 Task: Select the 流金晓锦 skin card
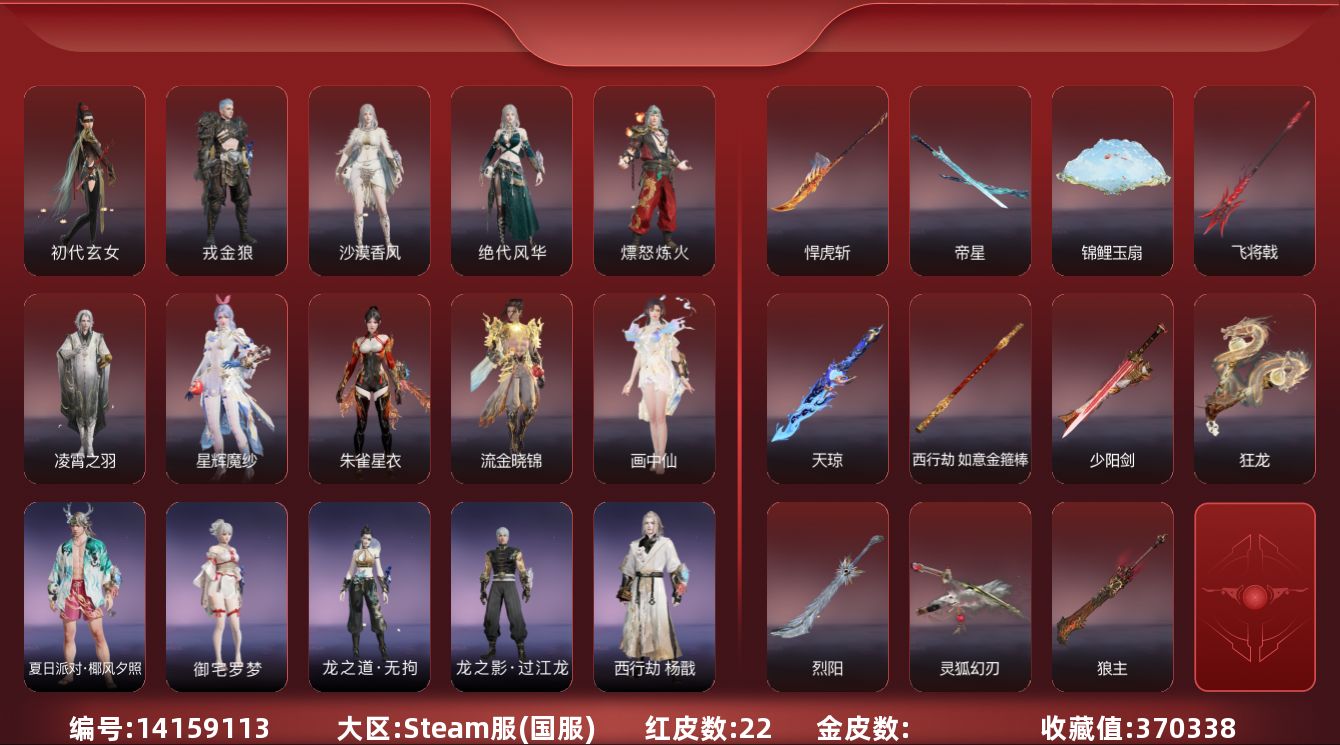click(512, 388)
